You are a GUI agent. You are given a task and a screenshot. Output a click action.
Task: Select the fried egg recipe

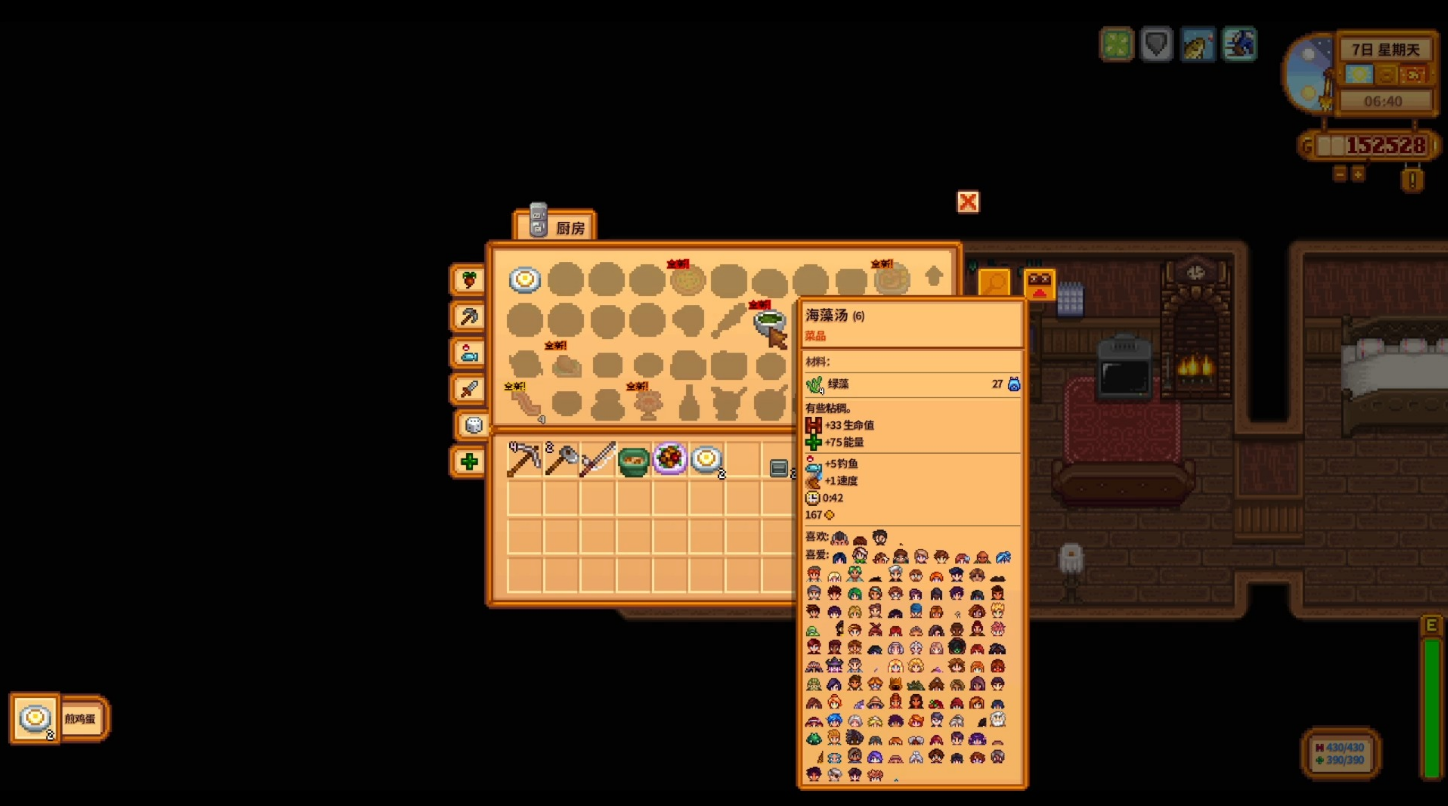pyautogui.click(x=525, y=280)
